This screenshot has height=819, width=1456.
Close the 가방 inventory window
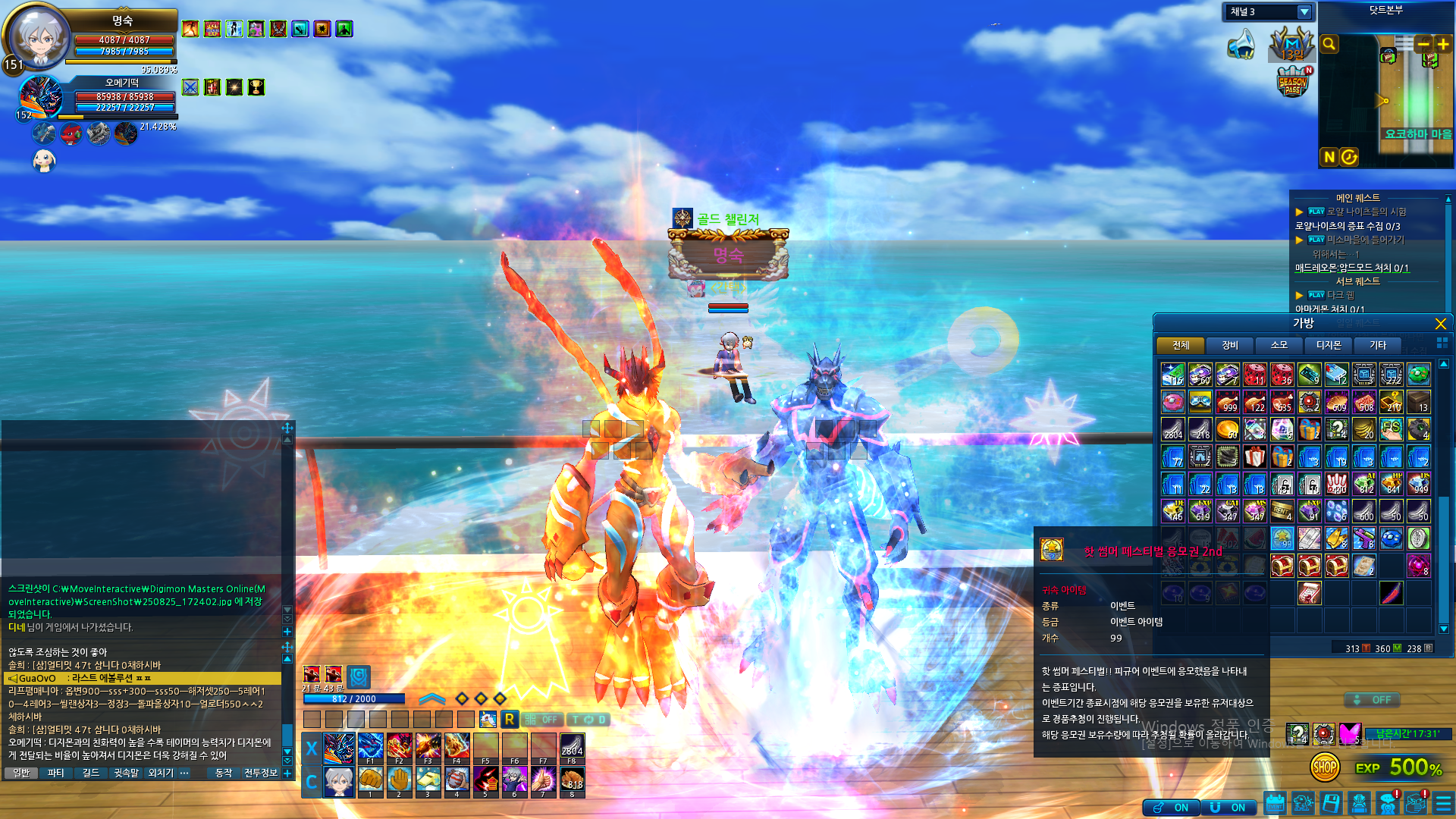click(1440, 324)
